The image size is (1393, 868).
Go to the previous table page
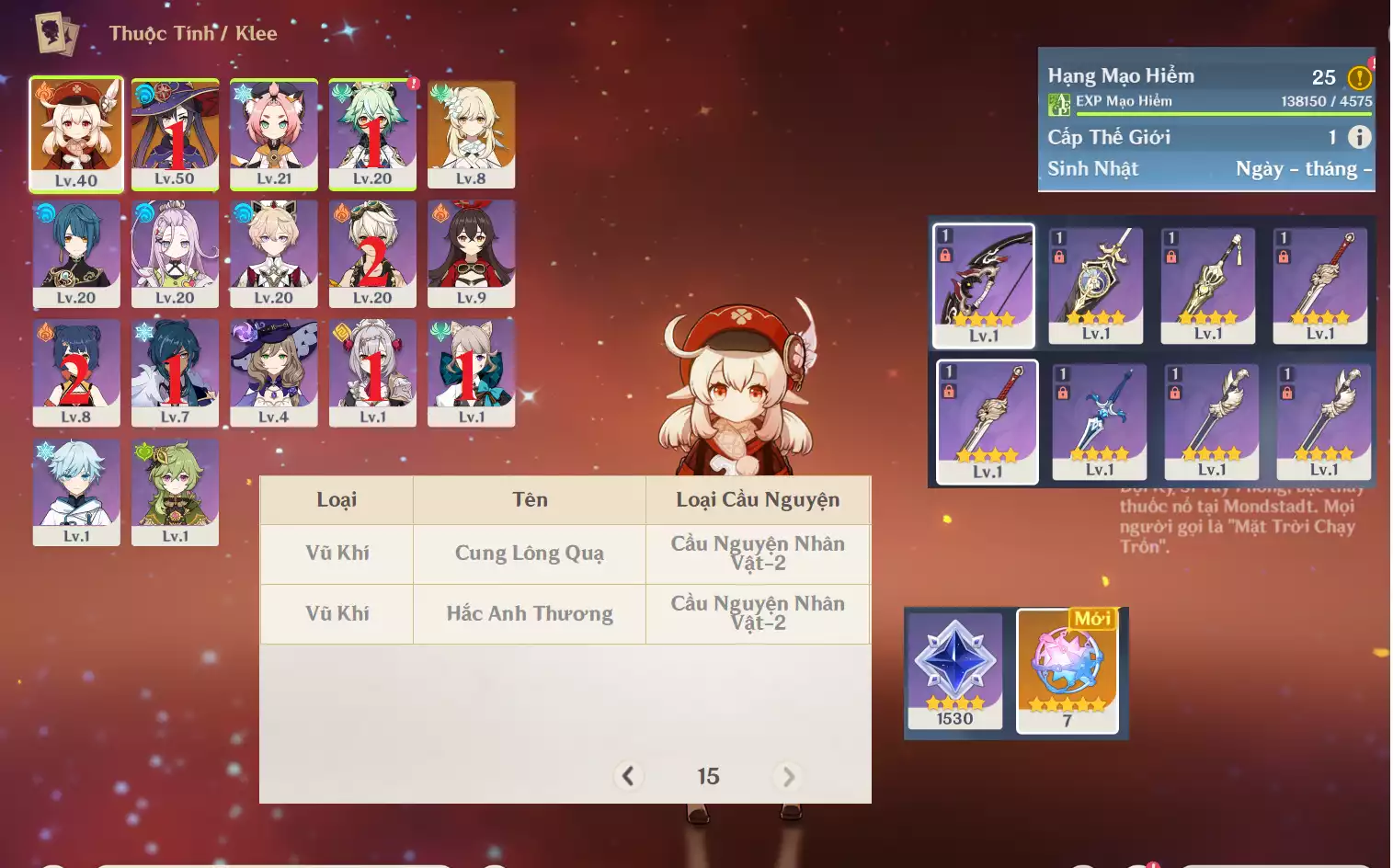click(x=628, y=776)
